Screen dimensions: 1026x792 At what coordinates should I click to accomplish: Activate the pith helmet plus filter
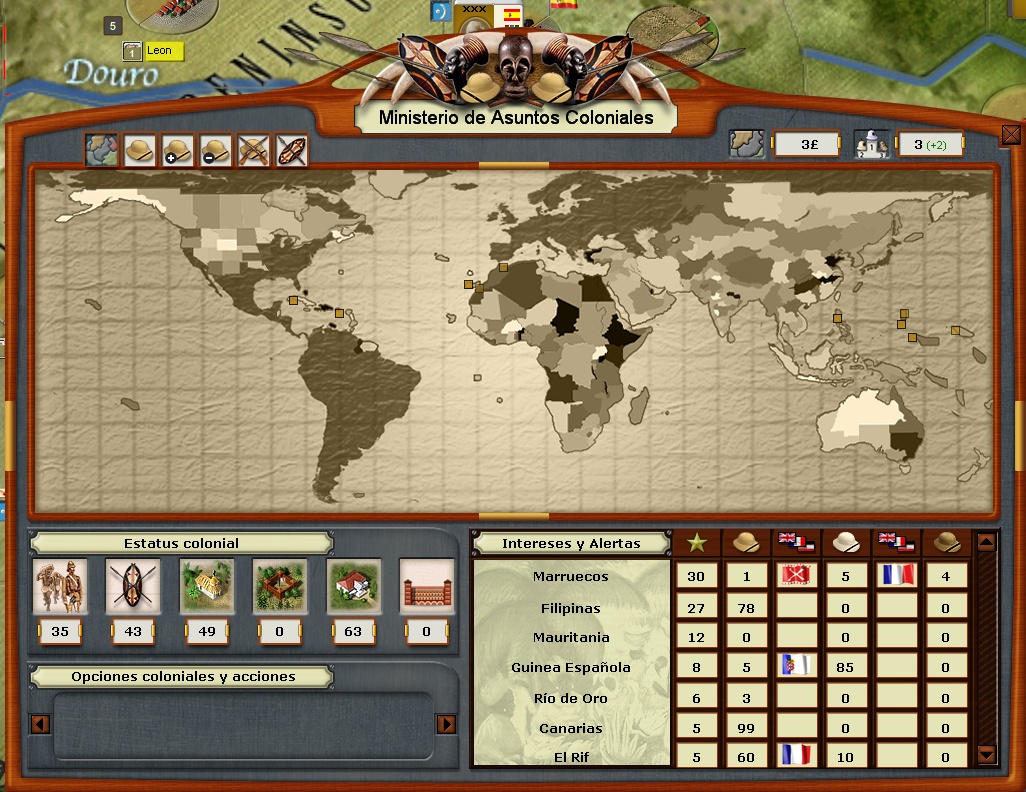click(177, 151)
